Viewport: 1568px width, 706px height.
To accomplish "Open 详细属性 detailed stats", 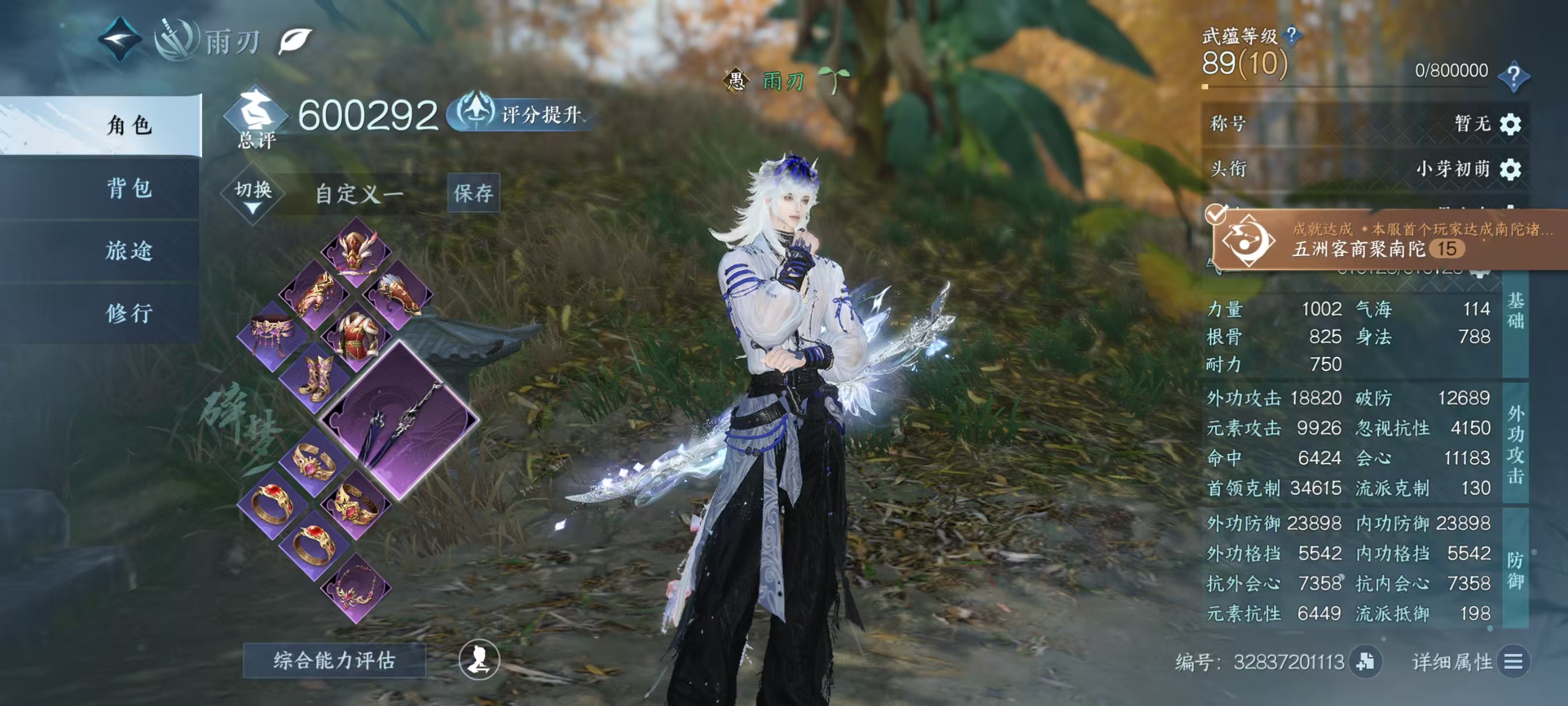I will 1513,662.
